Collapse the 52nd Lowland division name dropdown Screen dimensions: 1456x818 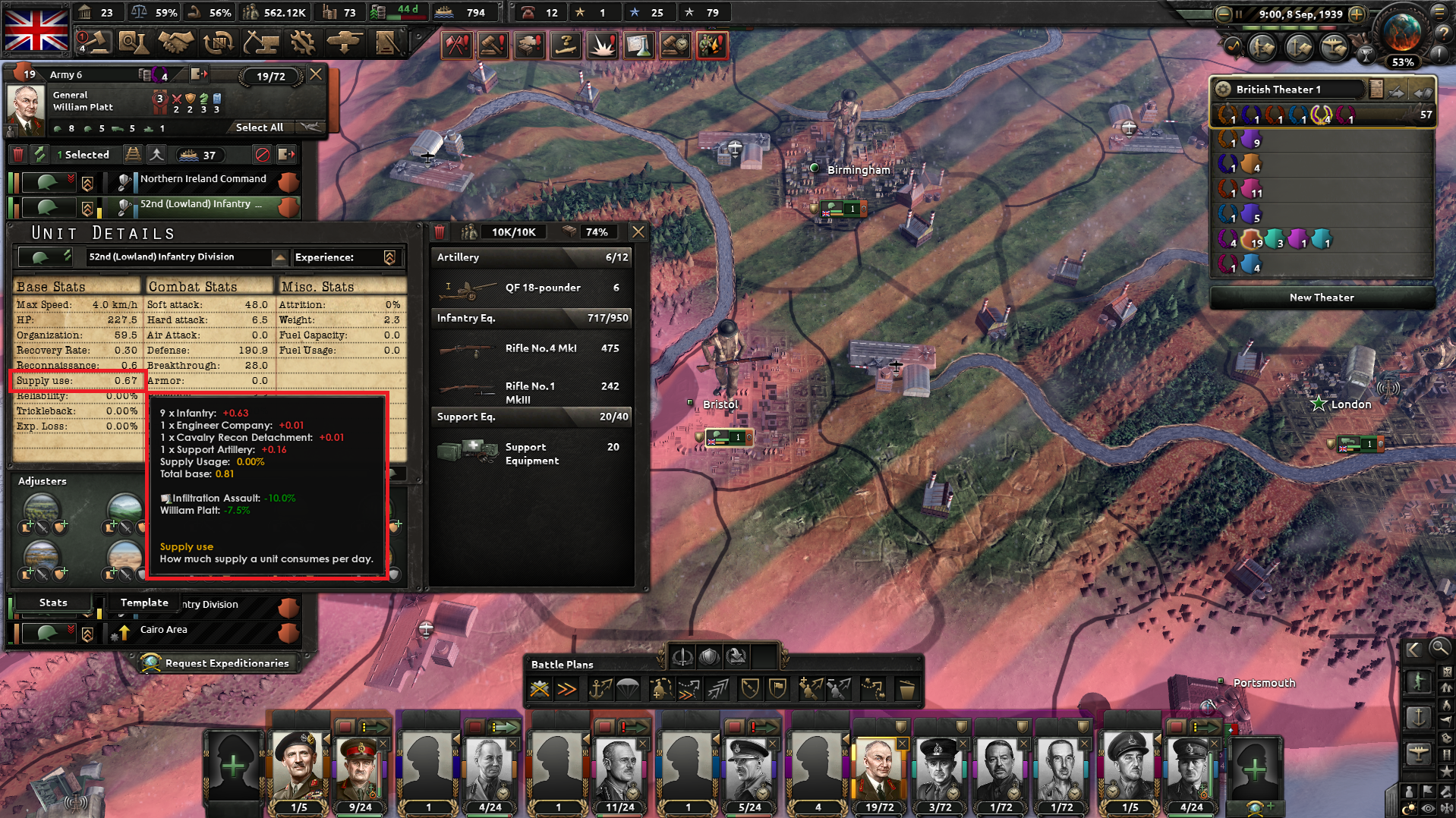[282, 257]
